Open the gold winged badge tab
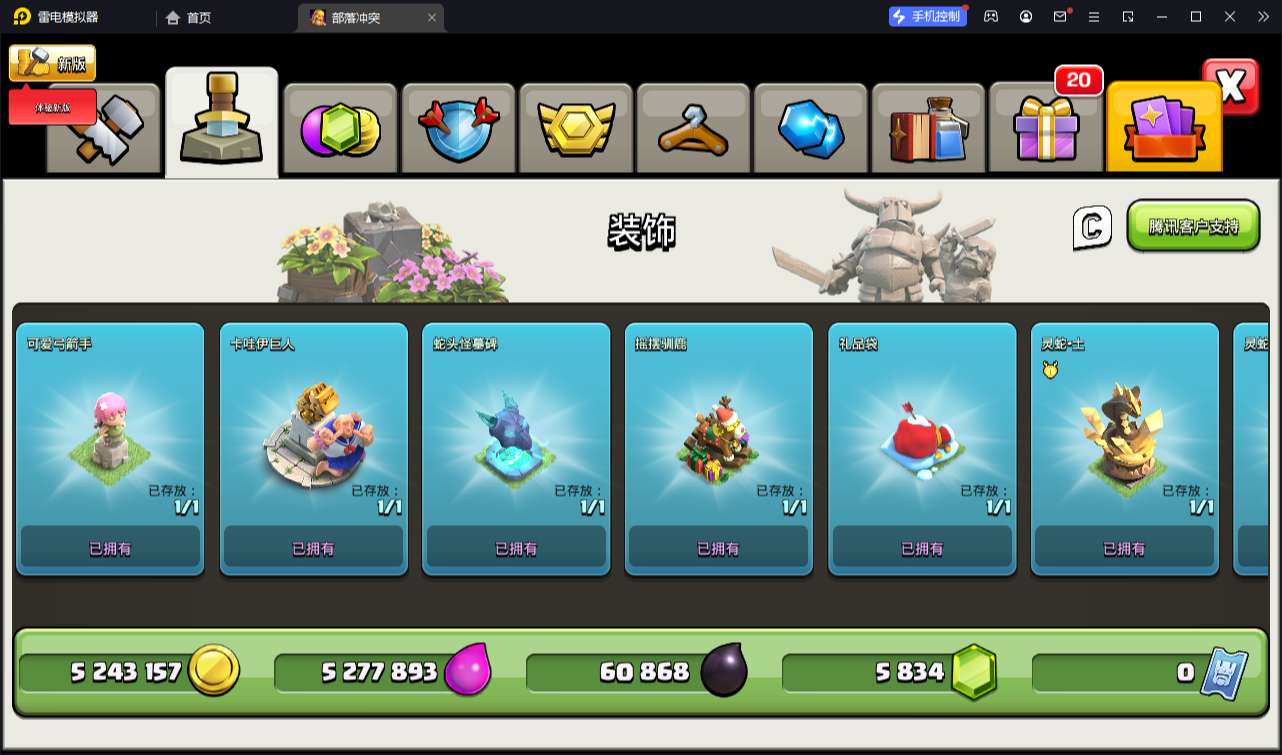Viewport: 1282px width, 755px height. click(576, 130)
